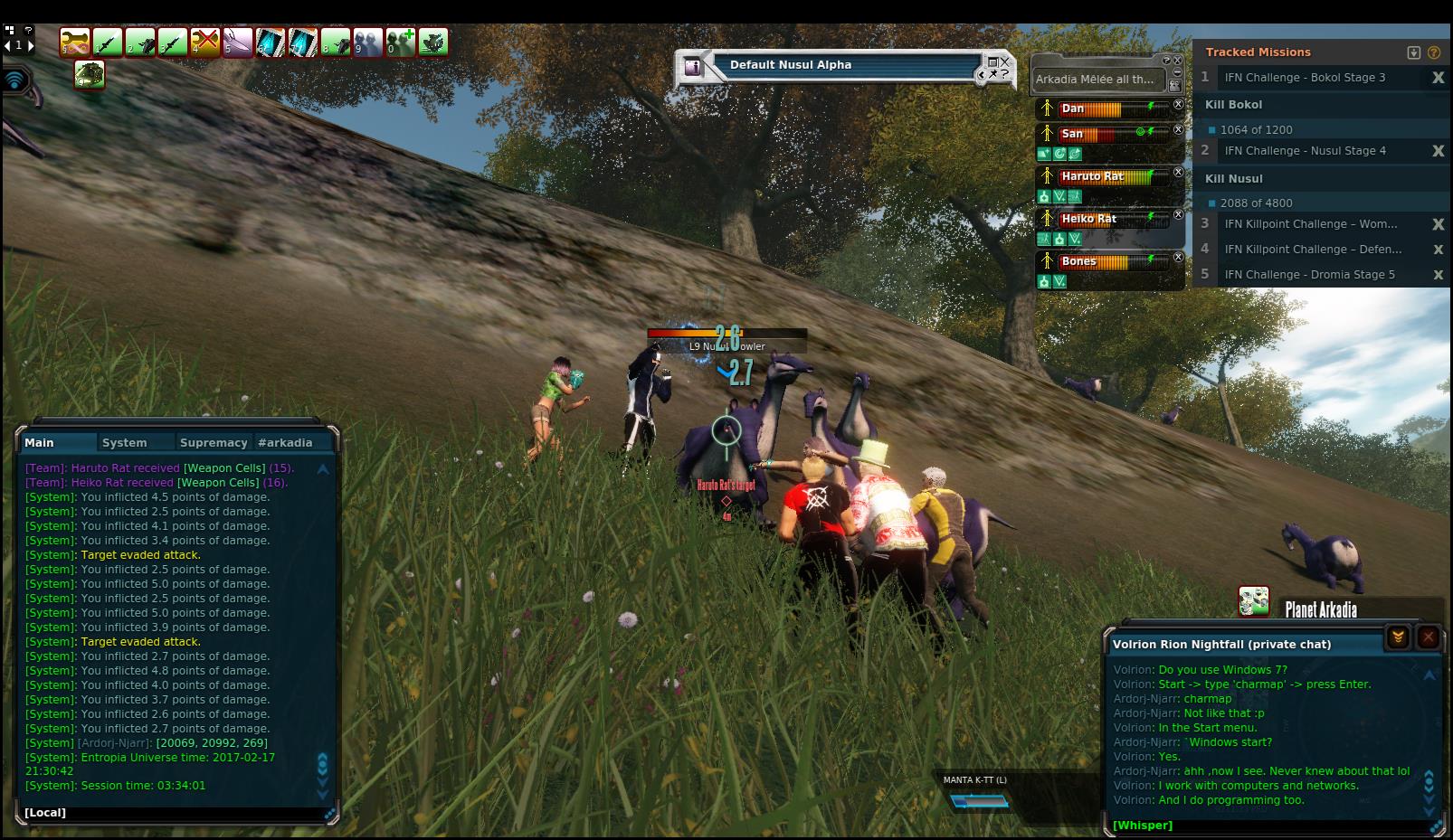Close the Volrion private chat window

click(x=1428, y=637)
